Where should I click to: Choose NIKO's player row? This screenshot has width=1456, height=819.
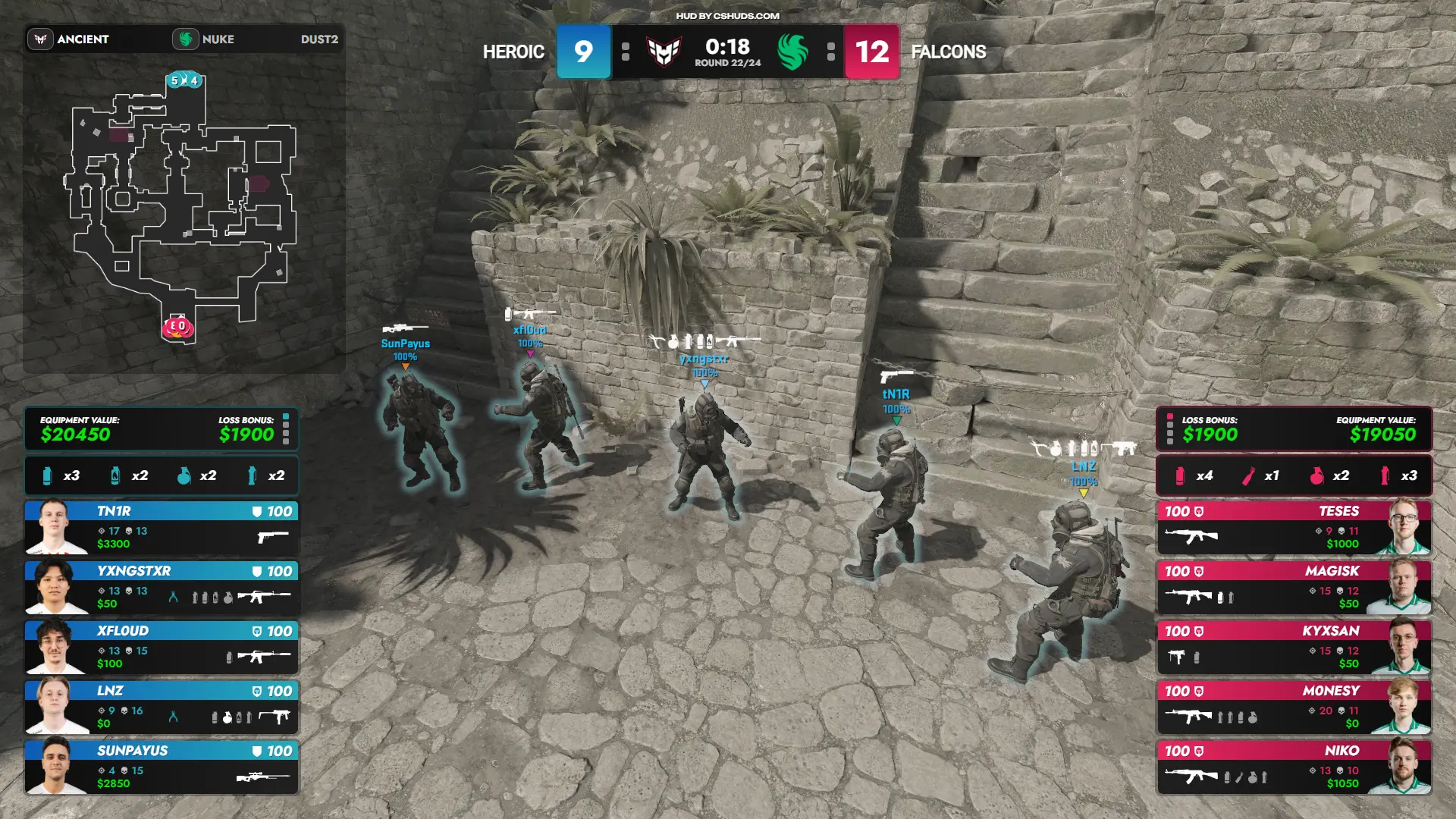point(1294,767)
